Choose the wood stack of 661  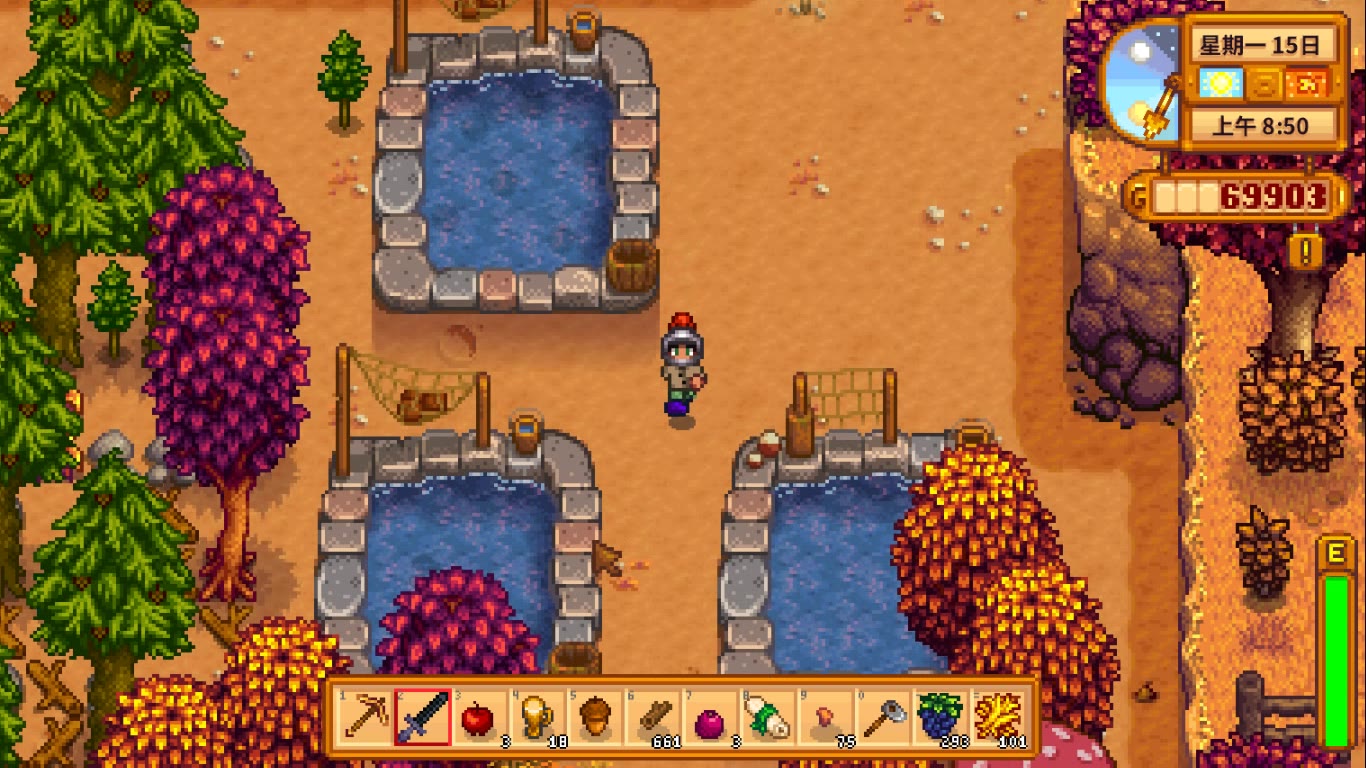652,716
